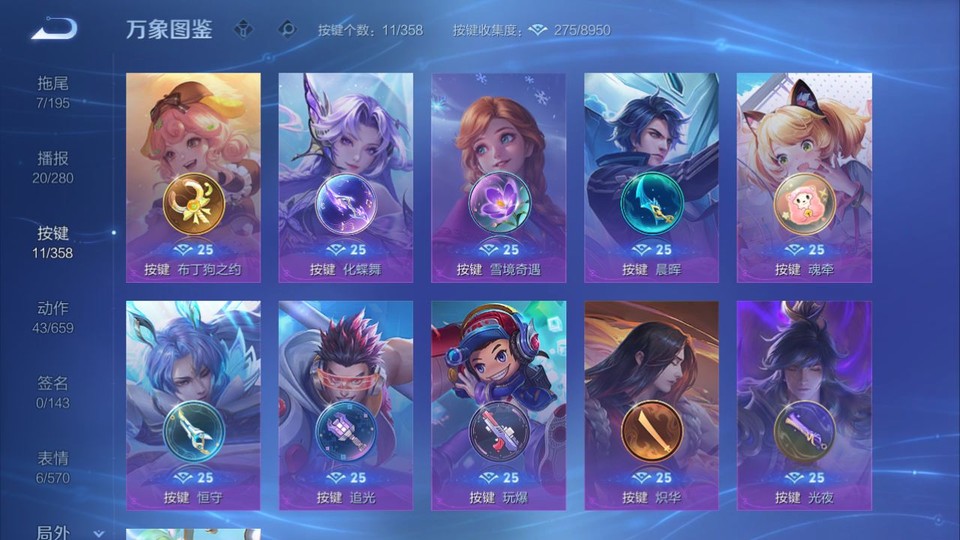Switch to the 签名 category tab
960x540 pixels.
click(53, 391)
